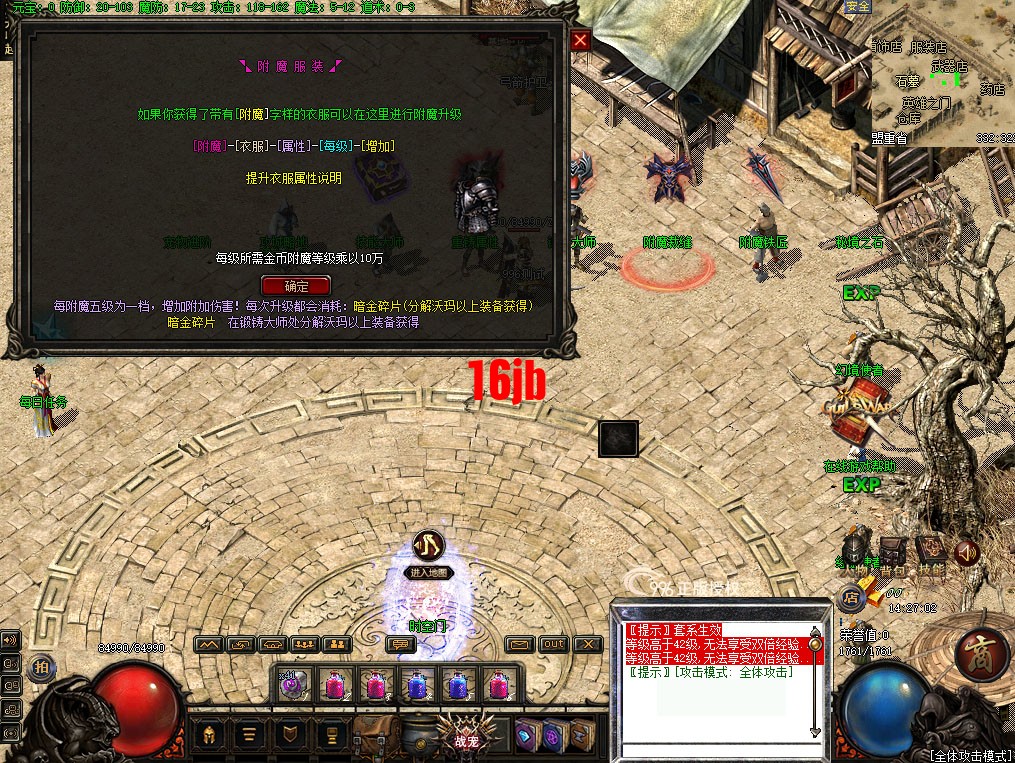Toggle the sound speaker icon

click(966, 551)
